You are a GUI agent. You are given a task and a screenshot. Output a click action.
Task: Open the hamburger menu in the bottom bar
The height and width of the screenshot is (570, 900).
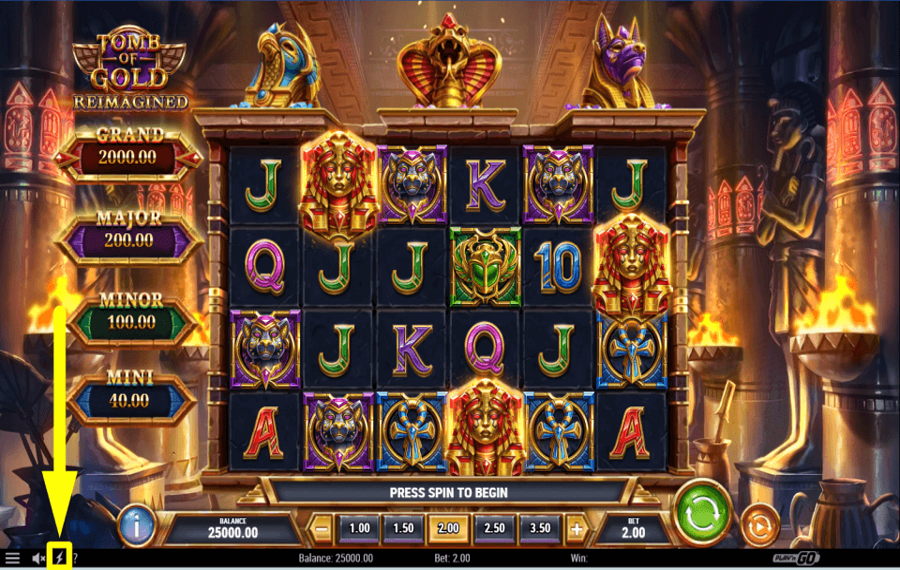point(13,558)
